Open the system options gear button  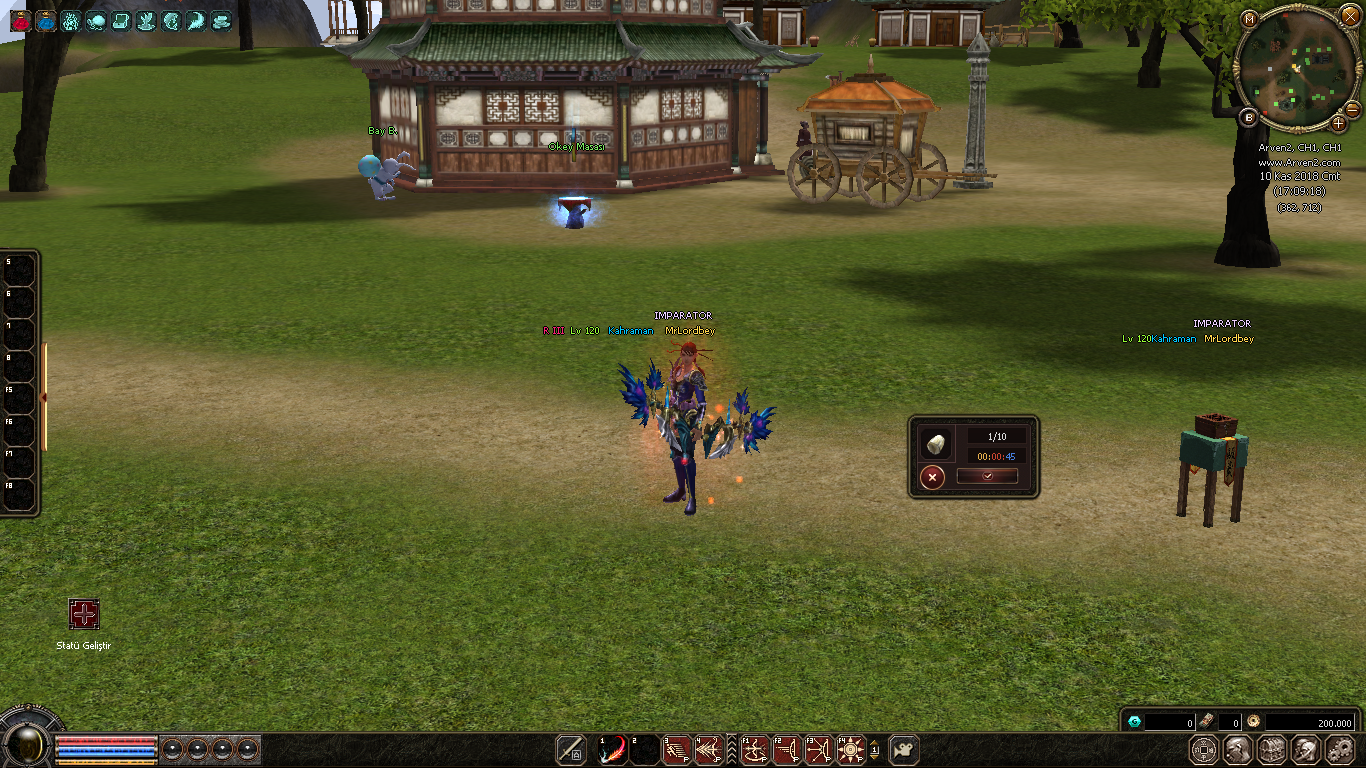point(1339,749)
